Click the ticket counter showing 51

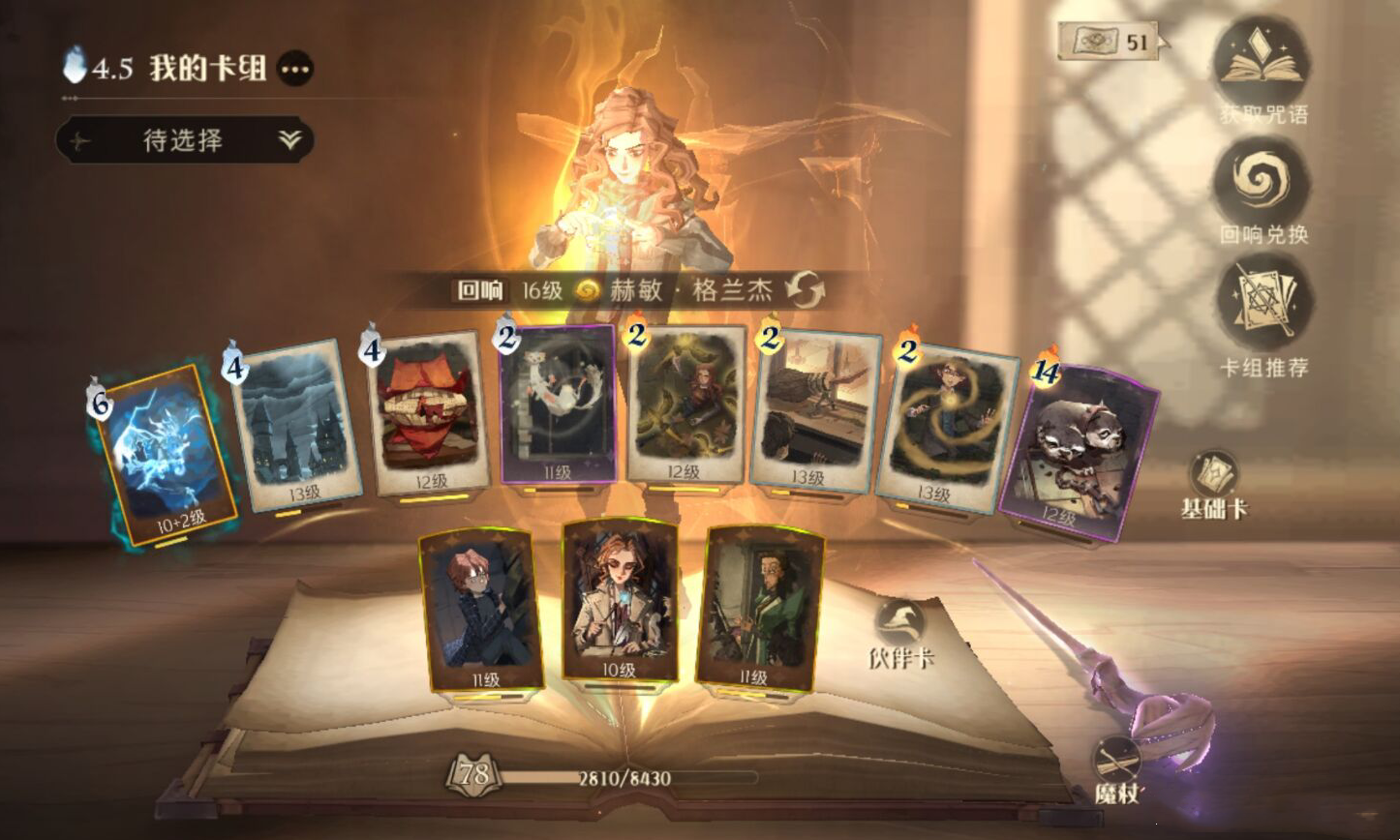click(1110, 42)
